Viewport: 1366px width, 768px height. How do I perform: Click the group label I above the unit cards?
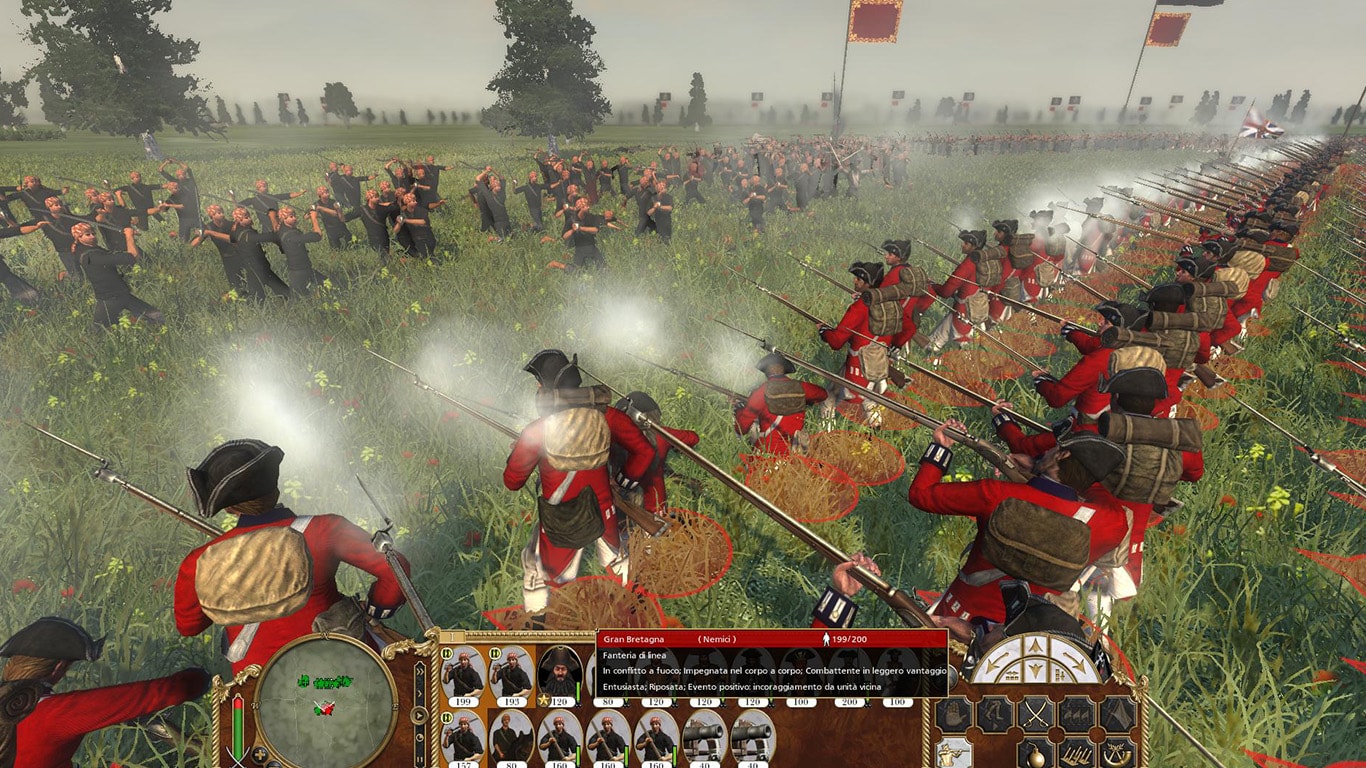451,637
